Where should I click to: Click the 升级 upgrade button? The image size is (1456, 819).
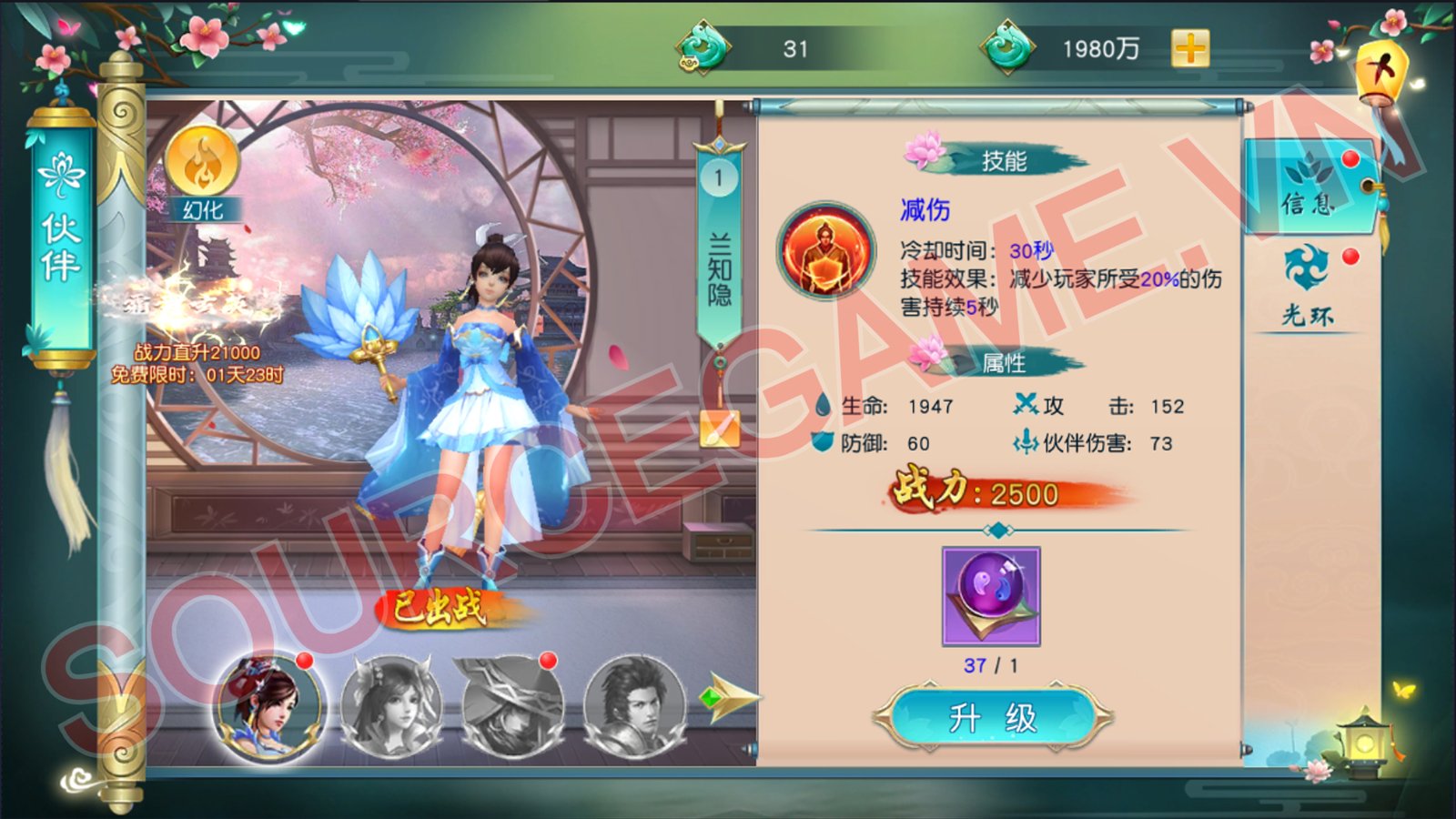tap(992, 718)
